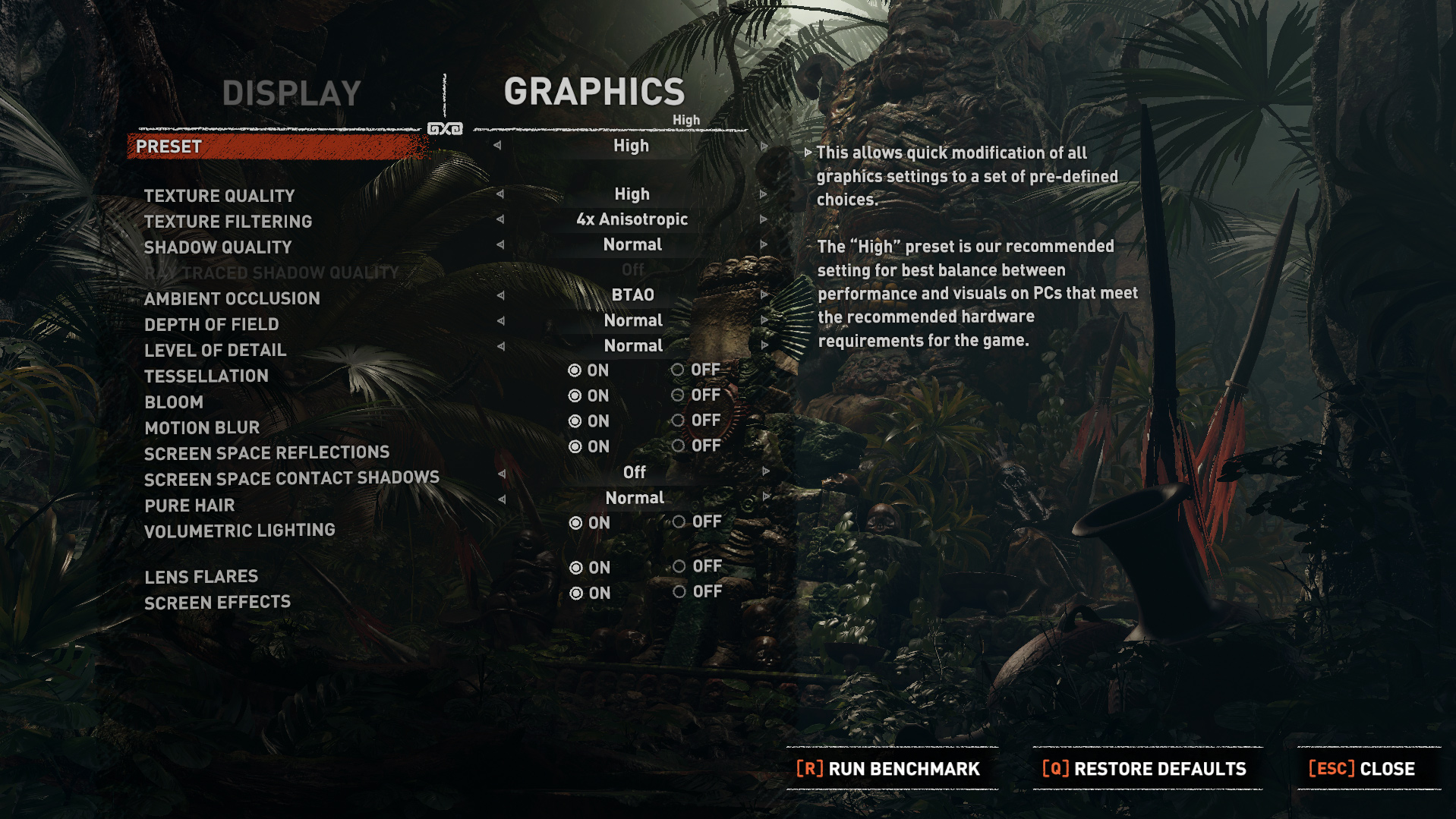Image resolution: width=1456 pixels, height=819 pixels.
Task: Switch Volumetric Lighting off
Action: point(679,521)
